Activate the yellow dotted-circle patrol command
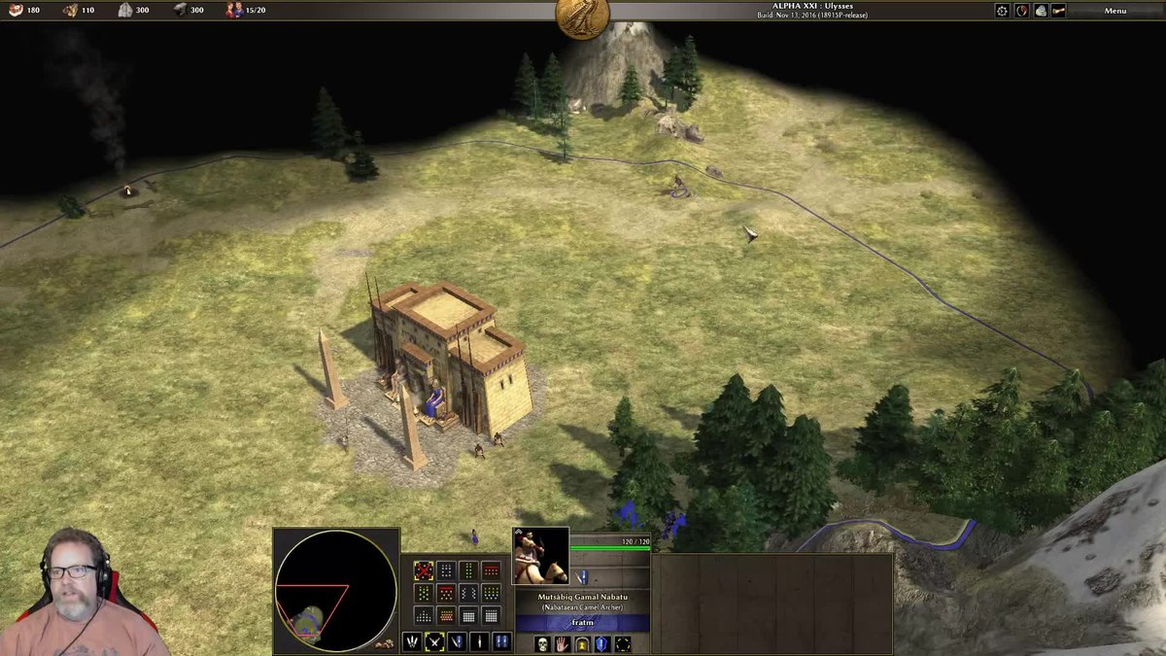This screenshot has height=656, width=1166. 622,644
